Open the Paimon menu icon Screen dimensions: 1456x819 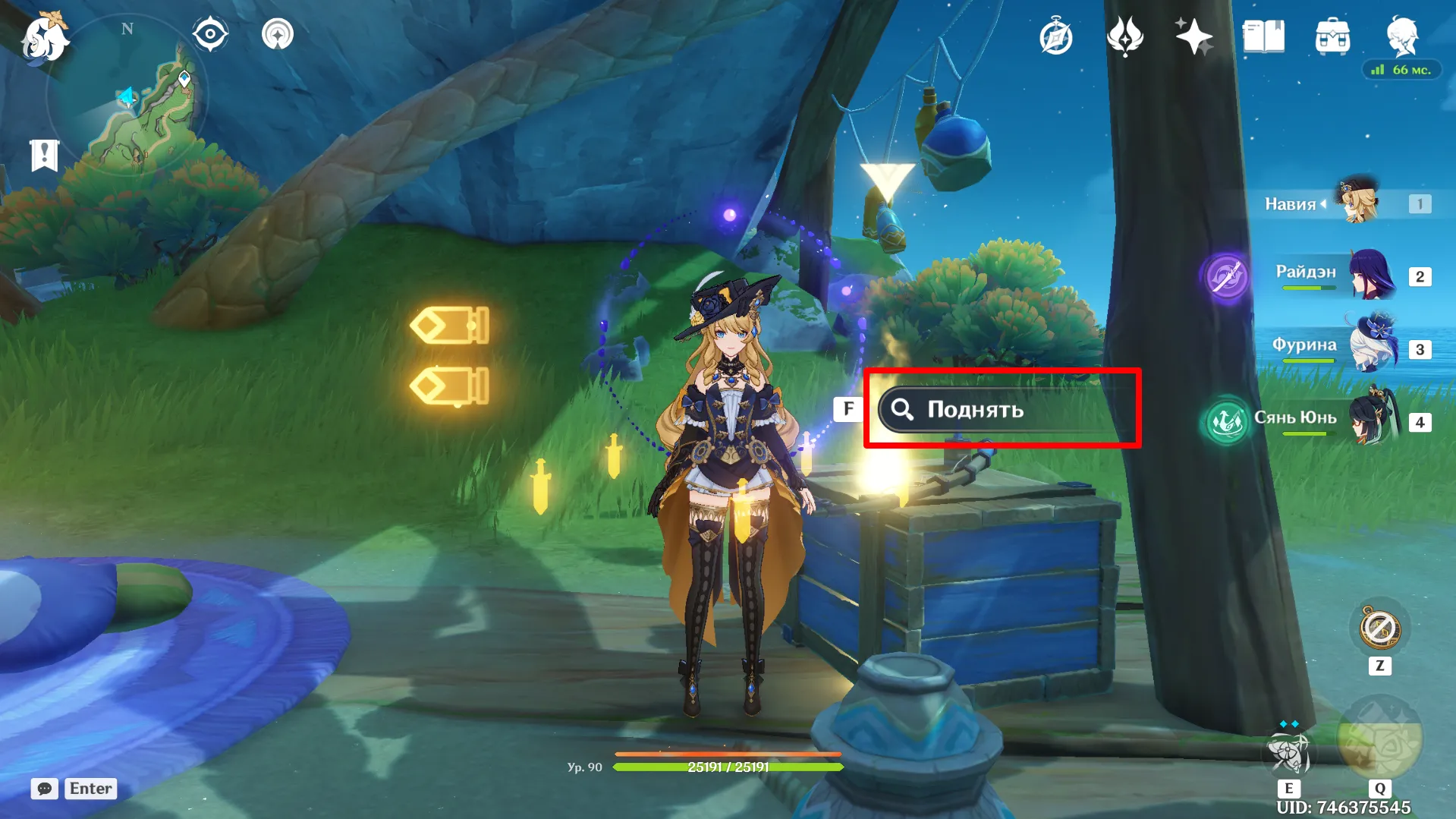pyautogui.click(x=45, y=38)
